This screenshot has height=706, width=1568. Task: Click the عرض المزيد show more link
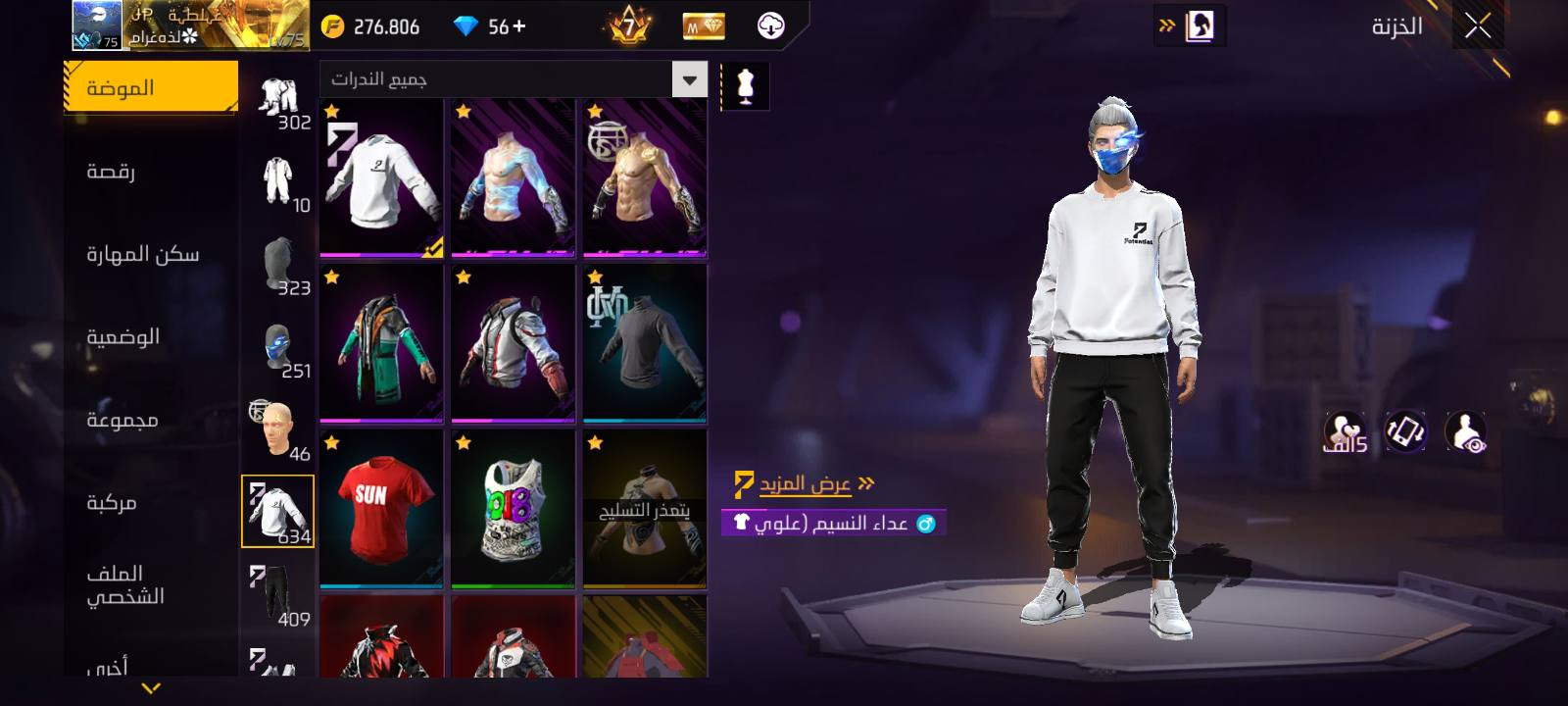[x=806, y=484]
